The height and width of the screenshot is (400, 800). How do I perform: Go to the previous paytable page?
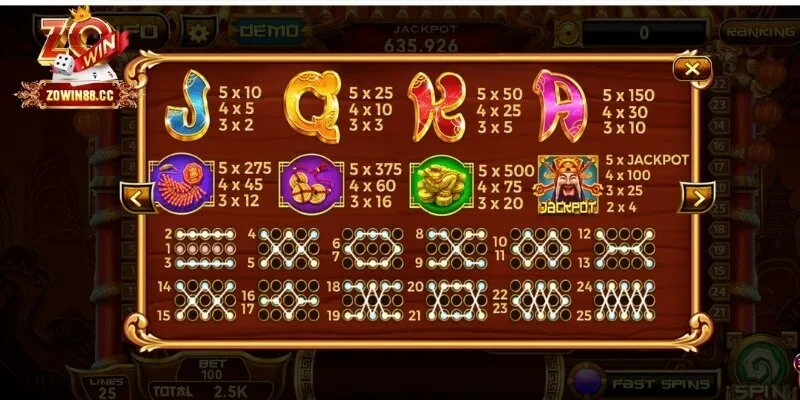[x=137, y=197]
